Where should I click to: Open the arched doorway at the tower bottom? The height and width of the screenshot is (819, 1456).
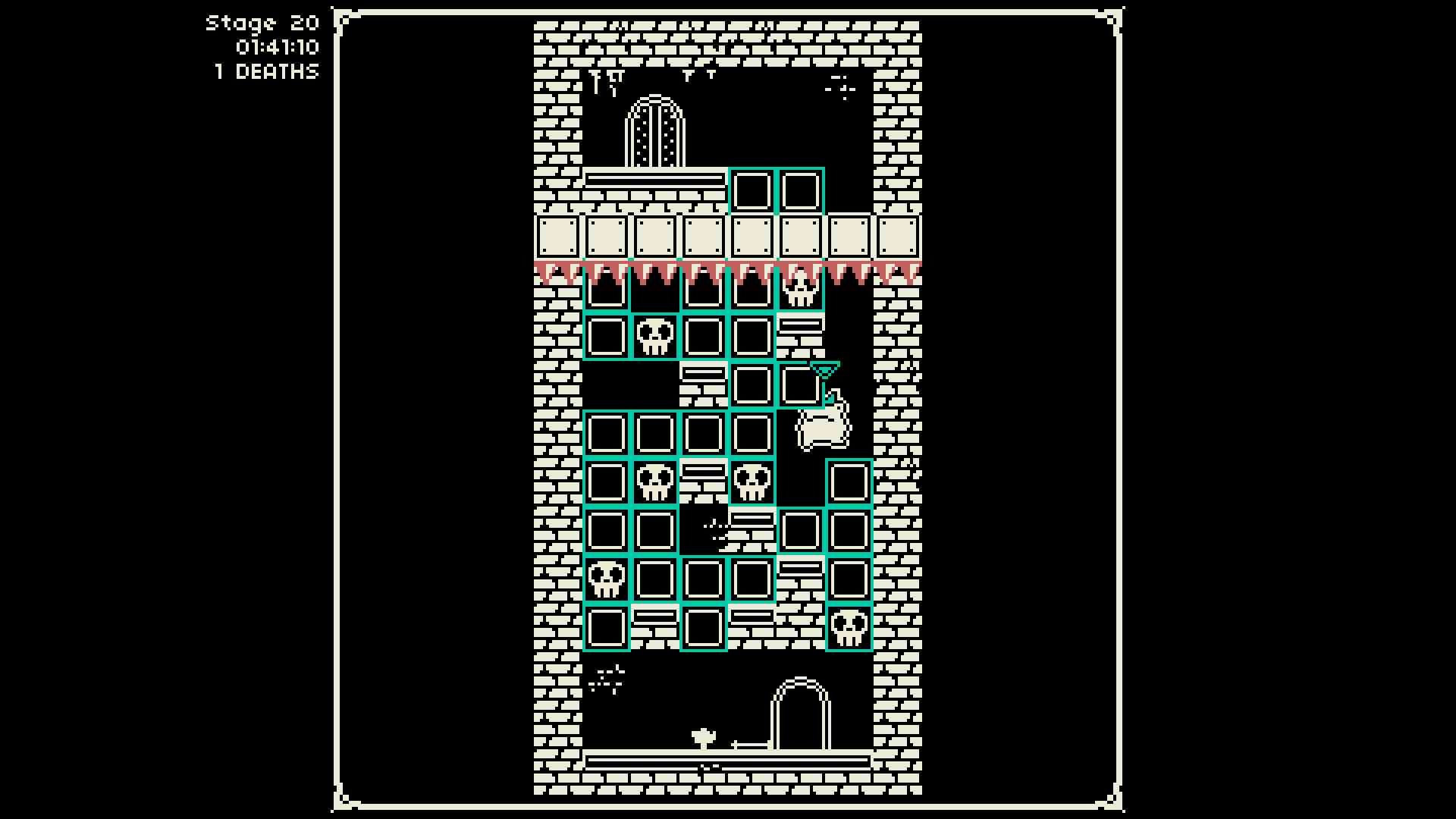tap(800, 713)
